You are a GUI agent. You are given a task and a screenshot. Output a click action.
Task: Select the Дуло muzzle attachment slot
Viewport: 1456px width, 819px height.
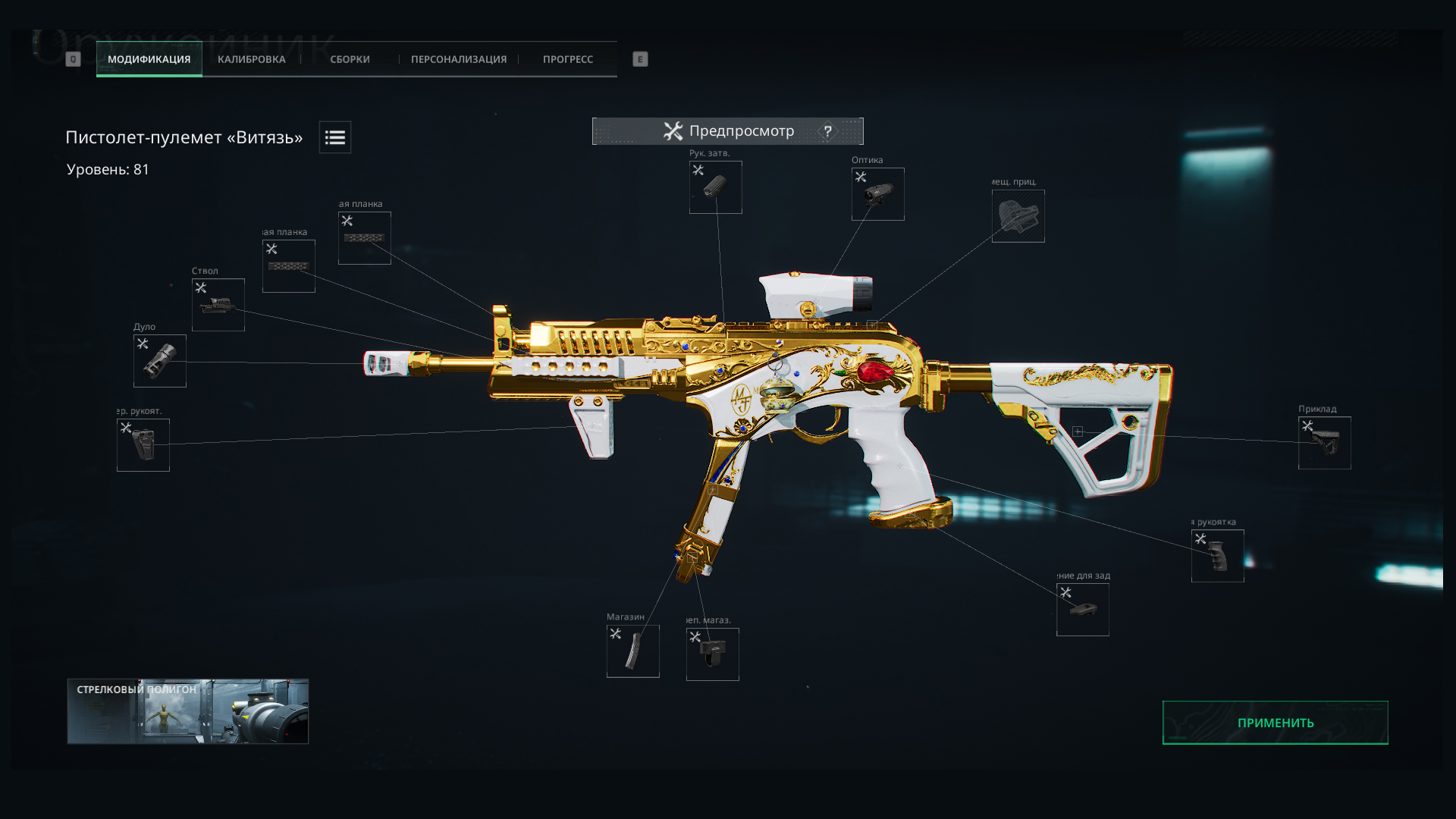[160, 361]
